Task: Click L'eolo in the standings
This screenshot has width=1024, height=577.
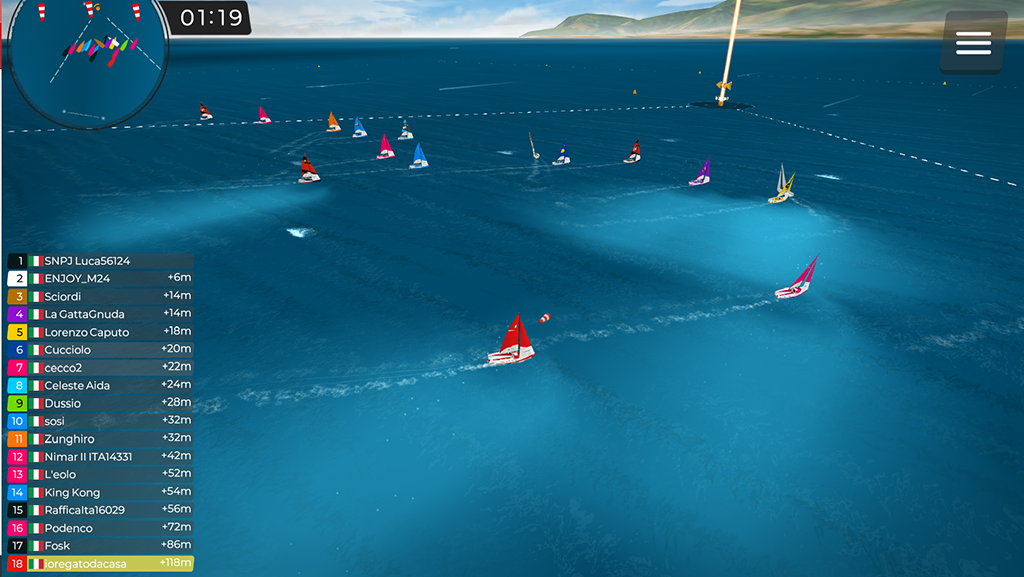Action: click(100, 475)
